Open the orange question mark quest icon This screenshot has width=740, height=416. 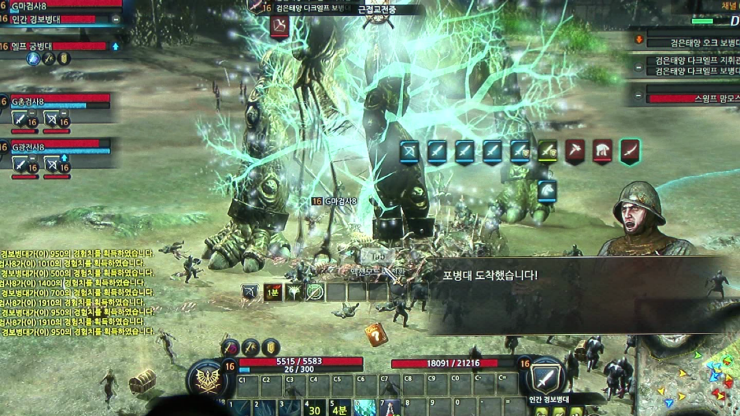click(376, 334)
